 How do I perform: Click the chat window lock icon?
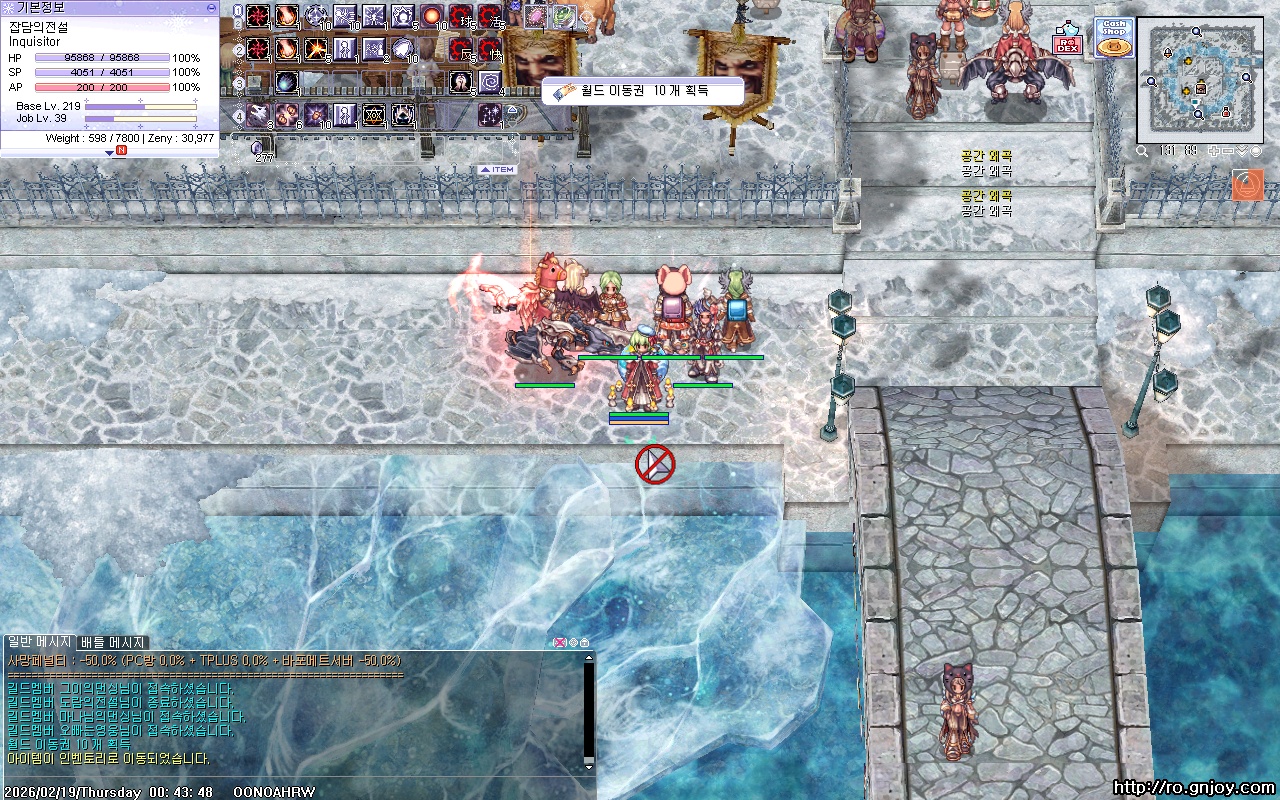585,642
